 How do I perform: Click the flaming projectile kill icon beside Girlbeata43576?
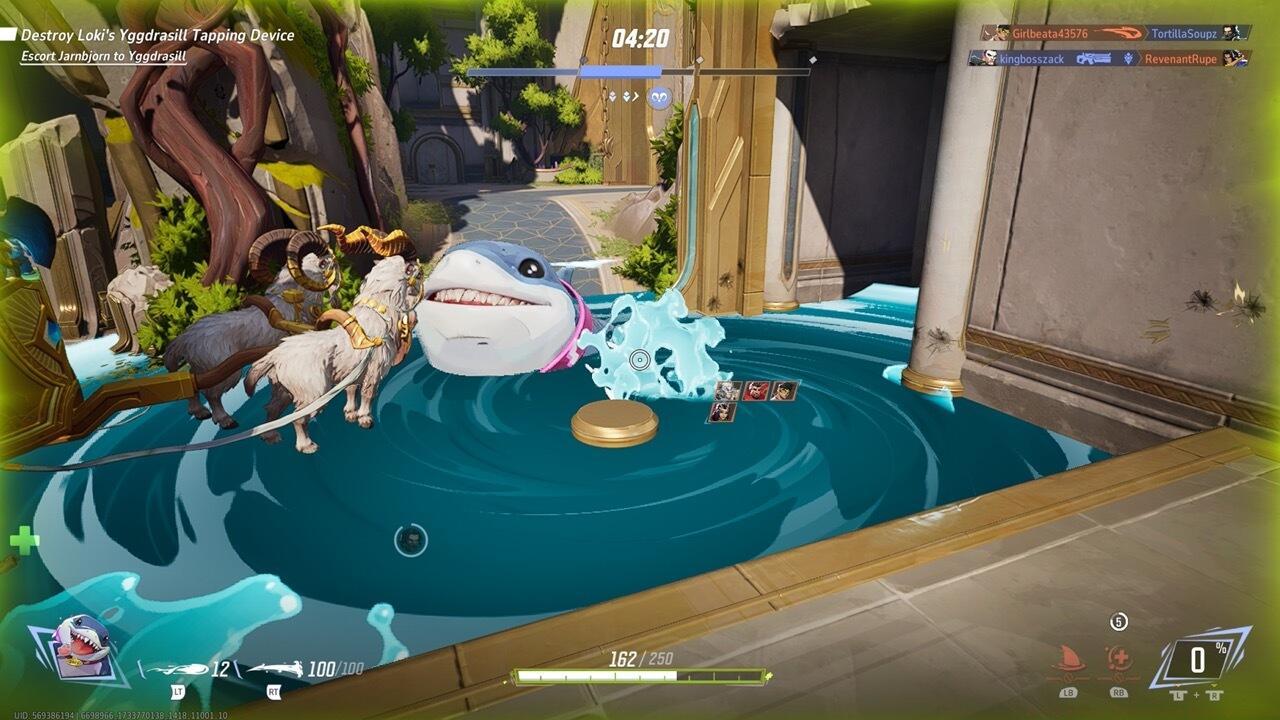pyautogui.click(x=1119, y=33)
